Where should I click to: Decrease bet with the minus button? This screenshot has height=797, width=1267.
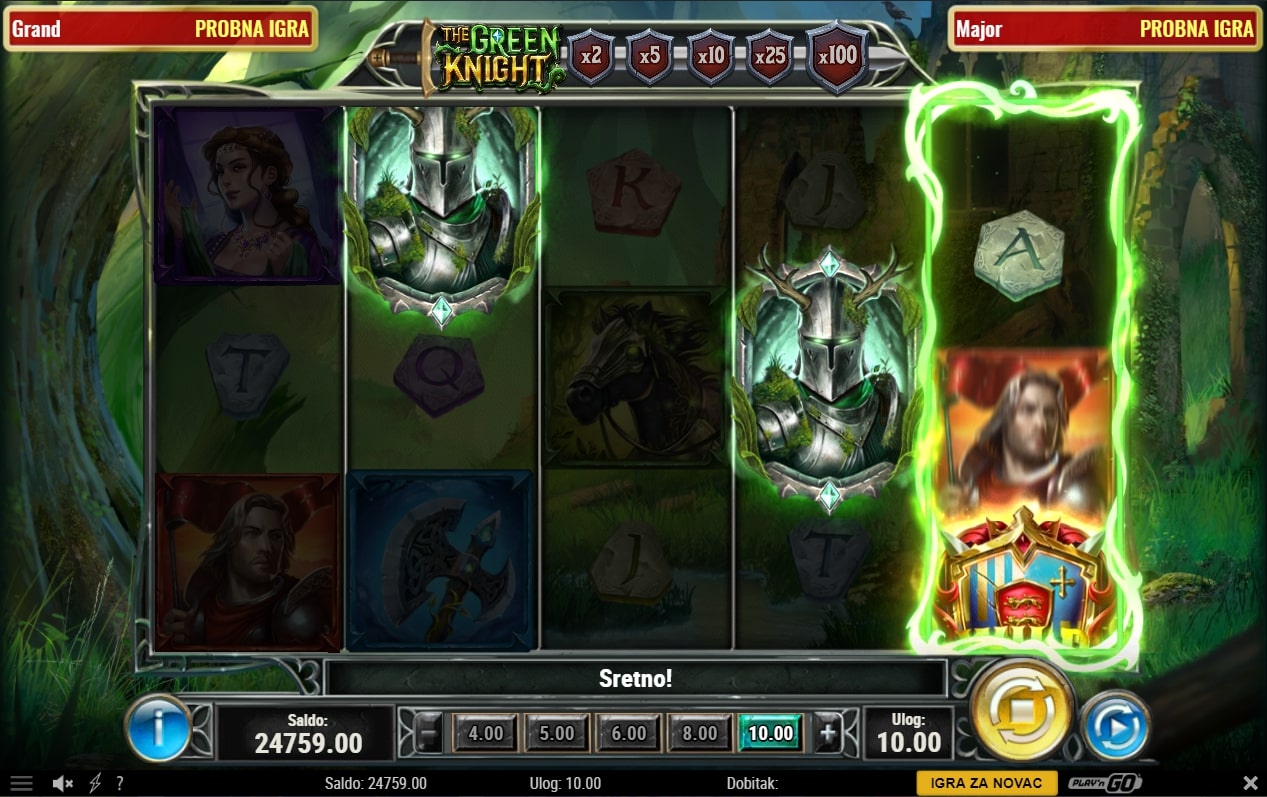[x=428, y=733]
